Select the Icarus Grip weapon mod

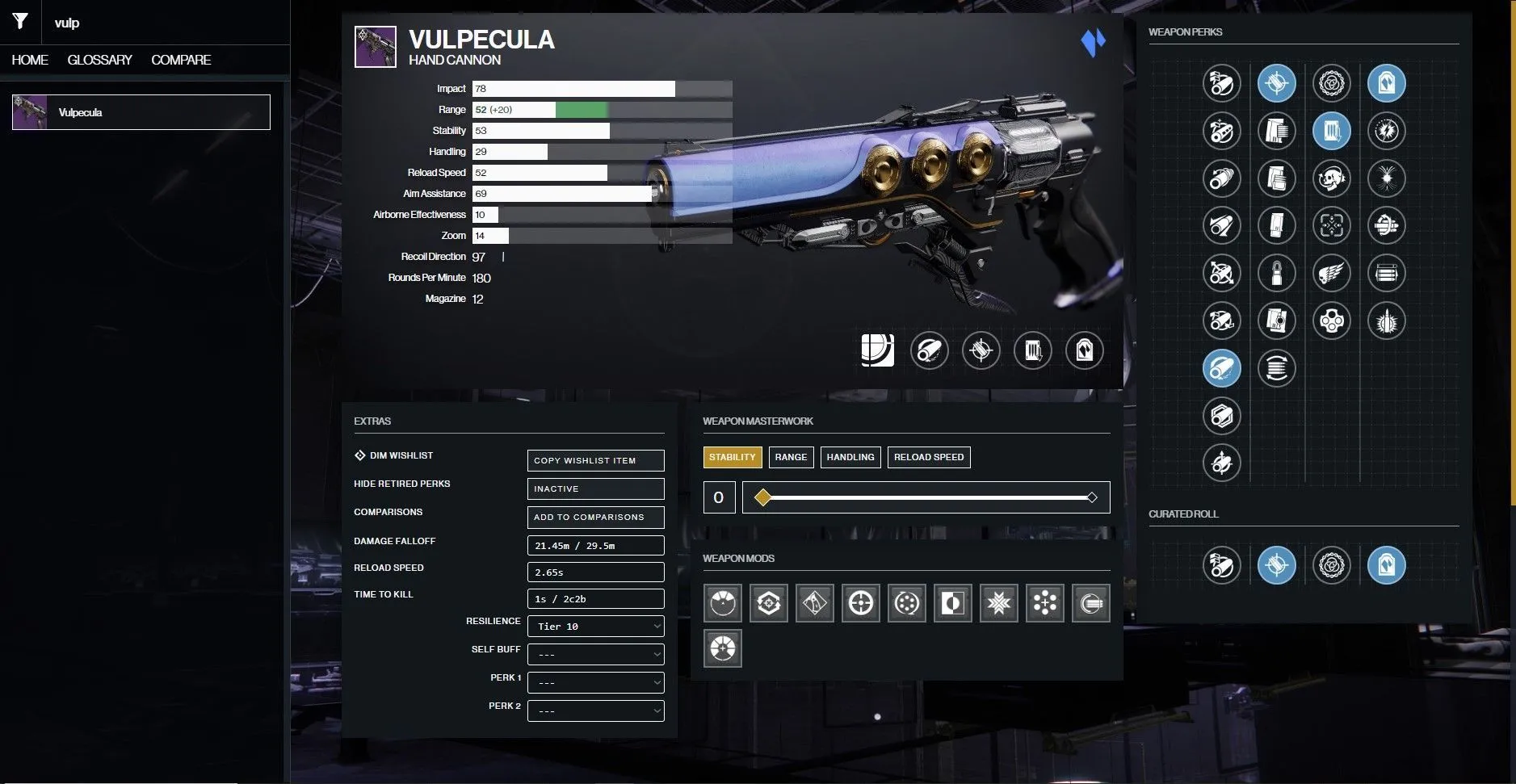click(x=814, y=602)
